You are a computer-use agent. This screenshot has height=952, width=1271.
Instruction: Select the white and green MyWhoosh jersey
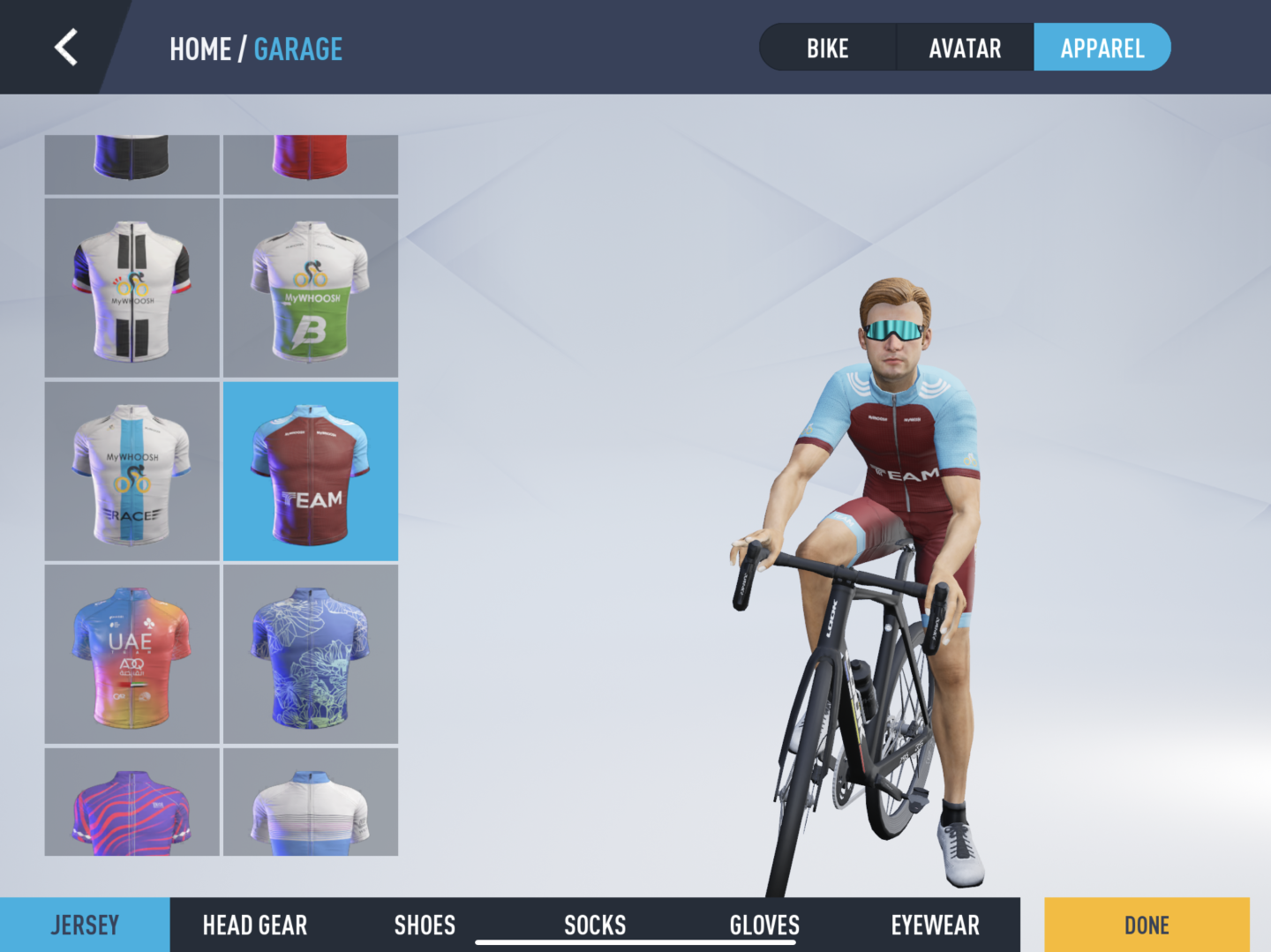pos(311,289)
